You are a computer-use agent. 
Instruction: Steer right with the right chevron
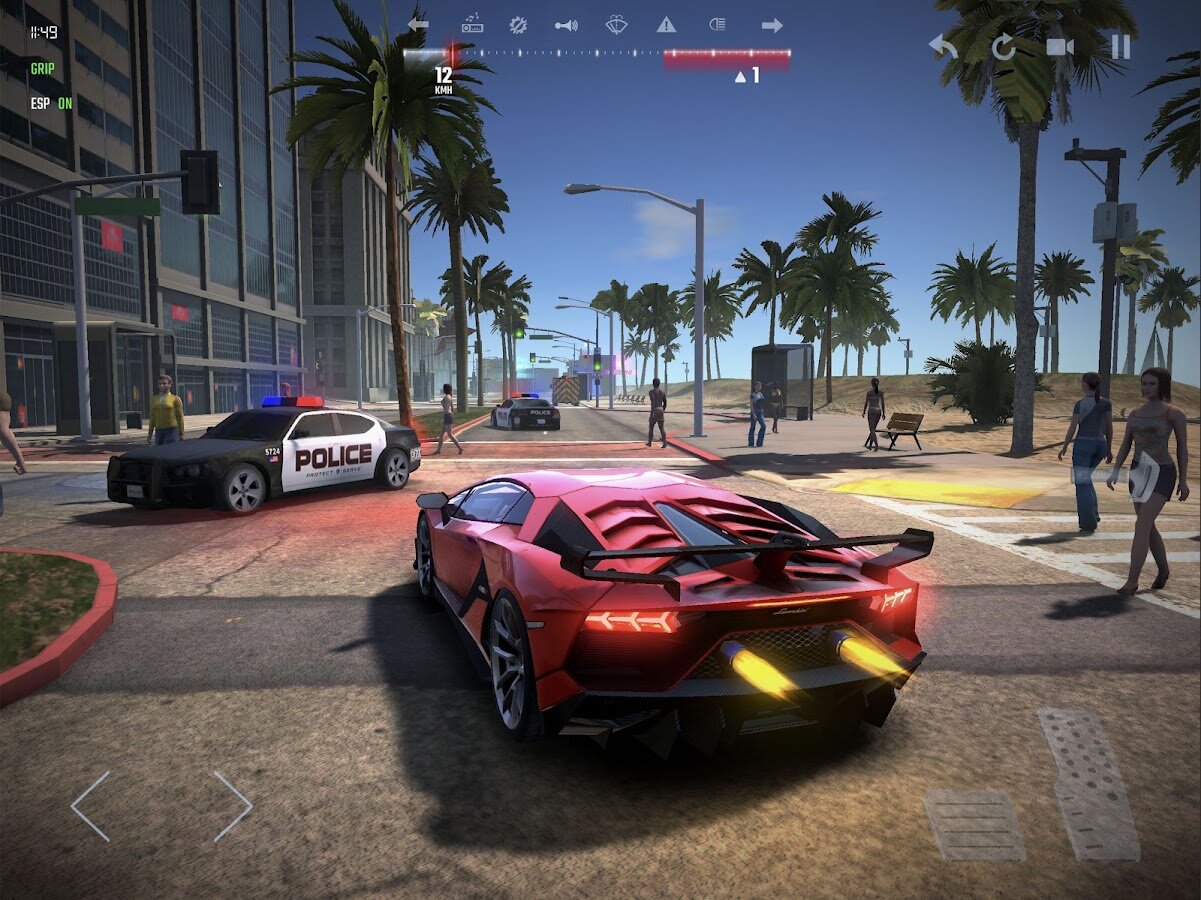[233, 806]
